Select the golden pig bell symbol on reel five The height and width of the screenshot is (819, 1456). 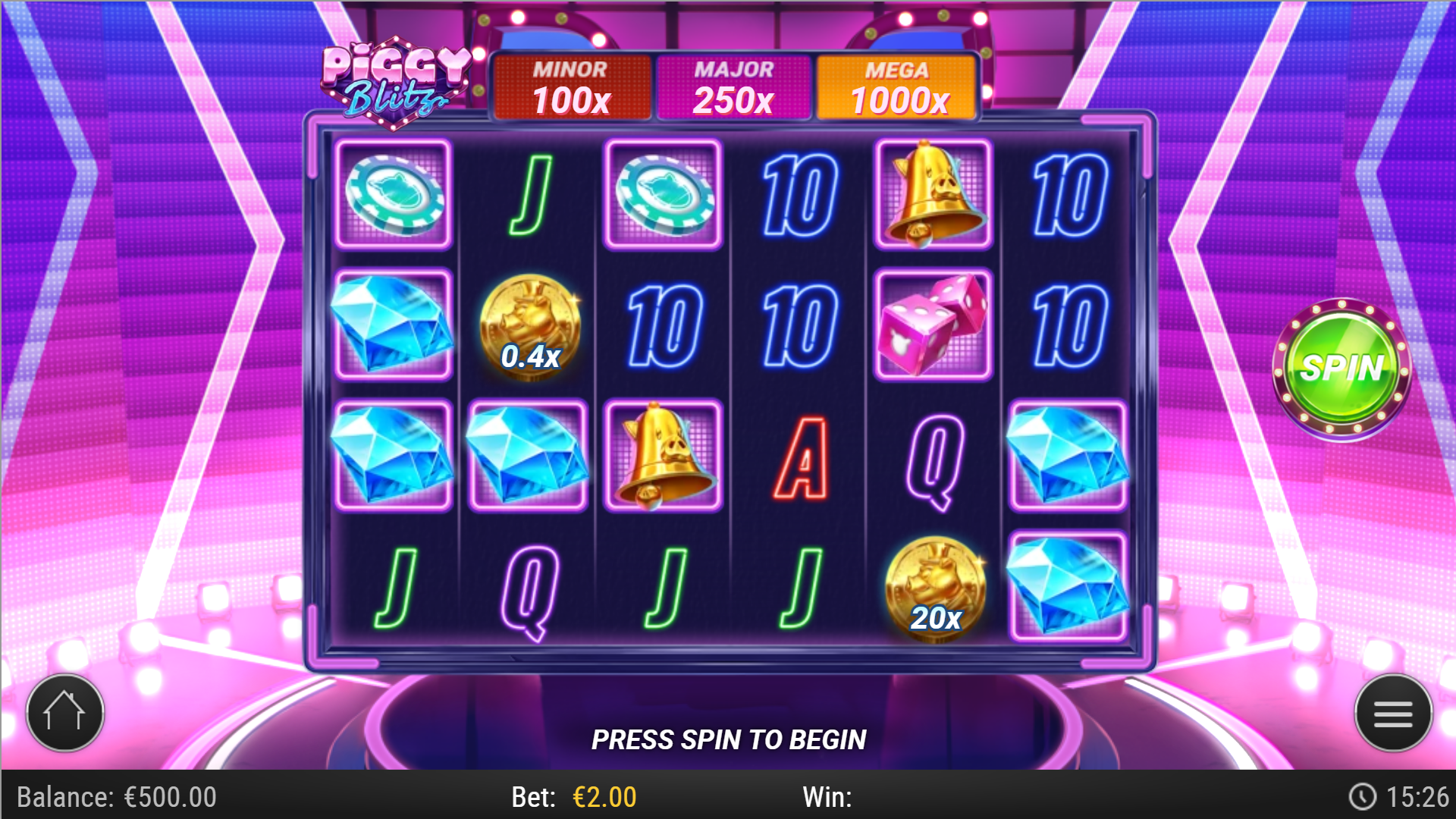click(932, 191)
